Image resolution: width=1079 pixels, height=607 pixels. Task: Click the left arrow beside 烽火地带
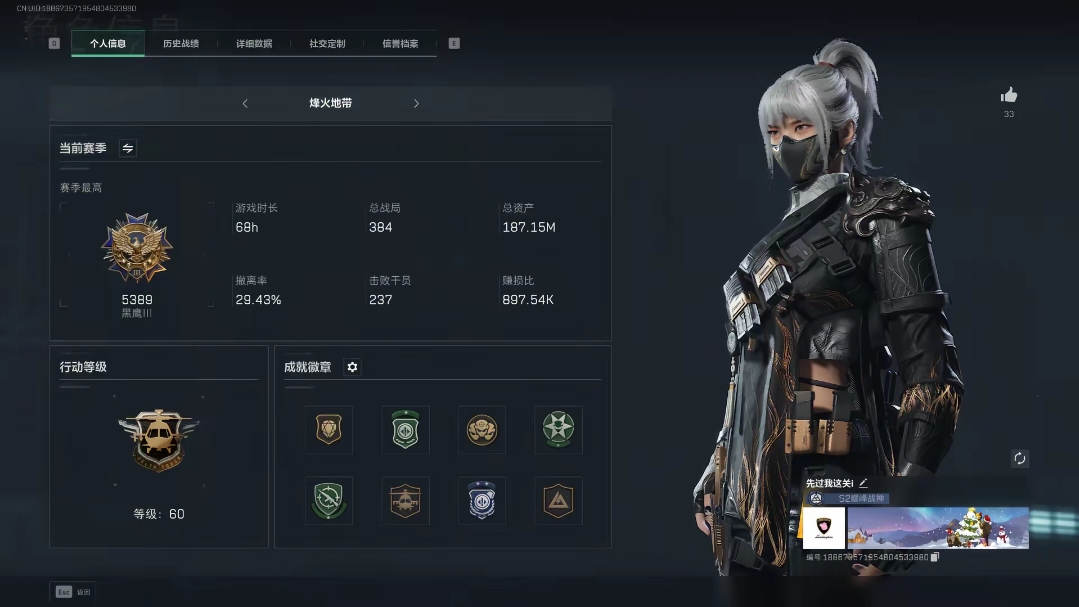tap(245, 103)
